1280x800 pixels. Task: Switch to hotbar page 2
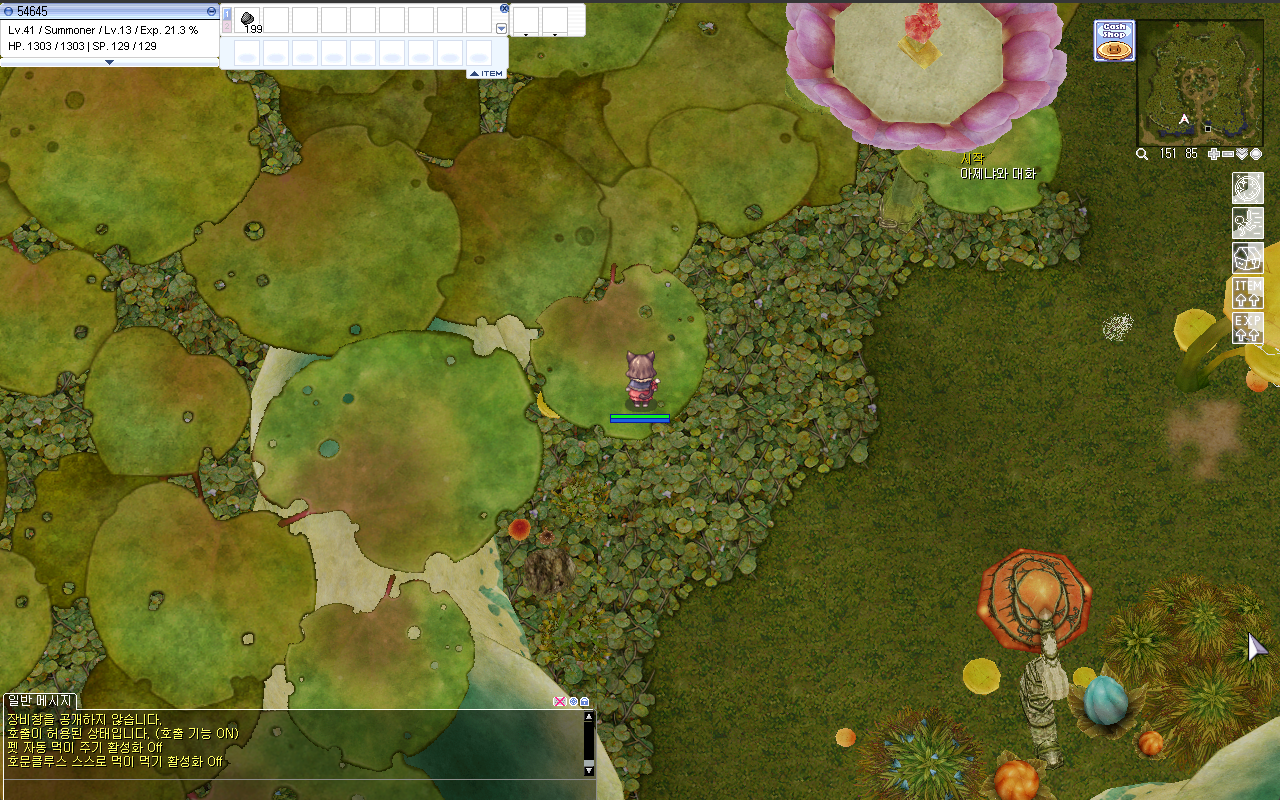[x=227, y=27]
